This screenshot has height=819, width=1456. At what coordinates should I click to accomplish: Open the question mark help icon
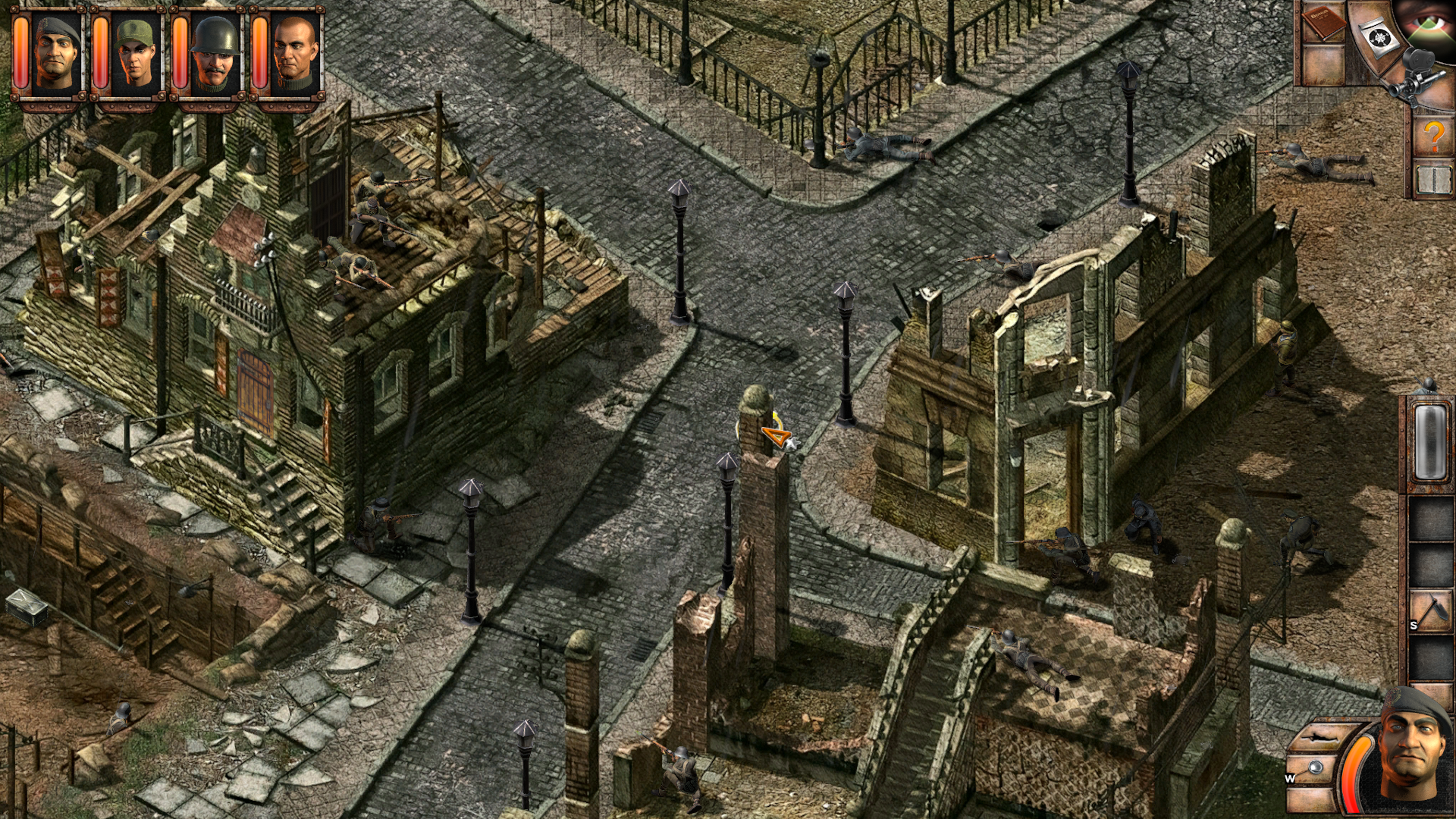pyautogui.click(x=1434, y=135)
